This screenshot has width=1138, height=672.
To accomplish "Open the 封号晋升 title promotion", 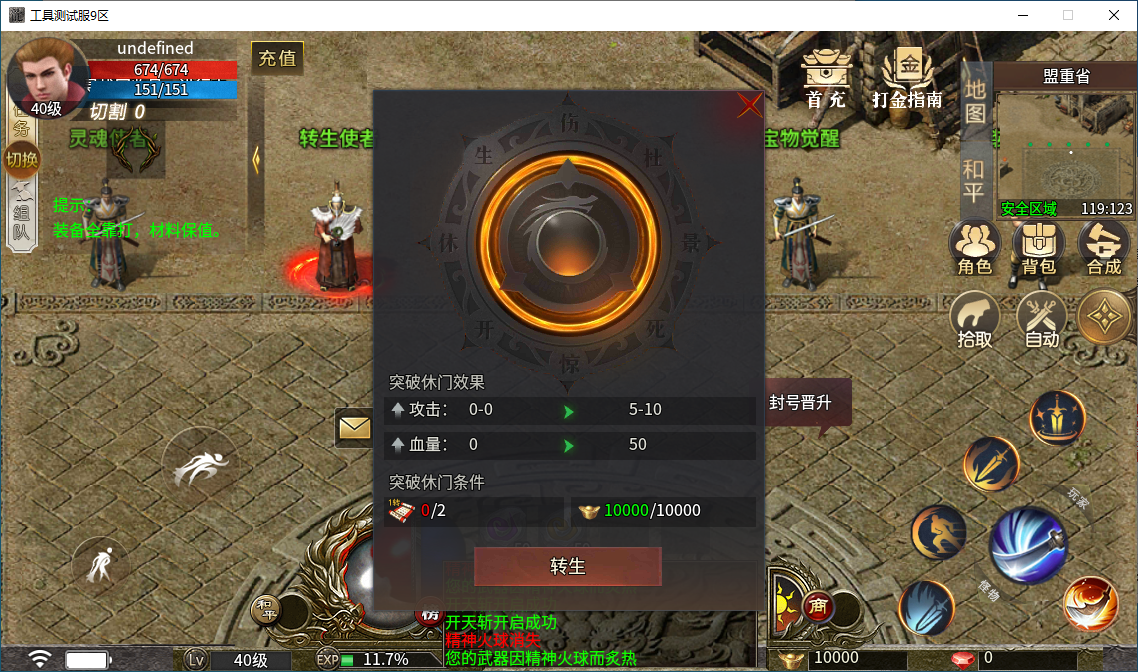I will (x=800, y=404).
